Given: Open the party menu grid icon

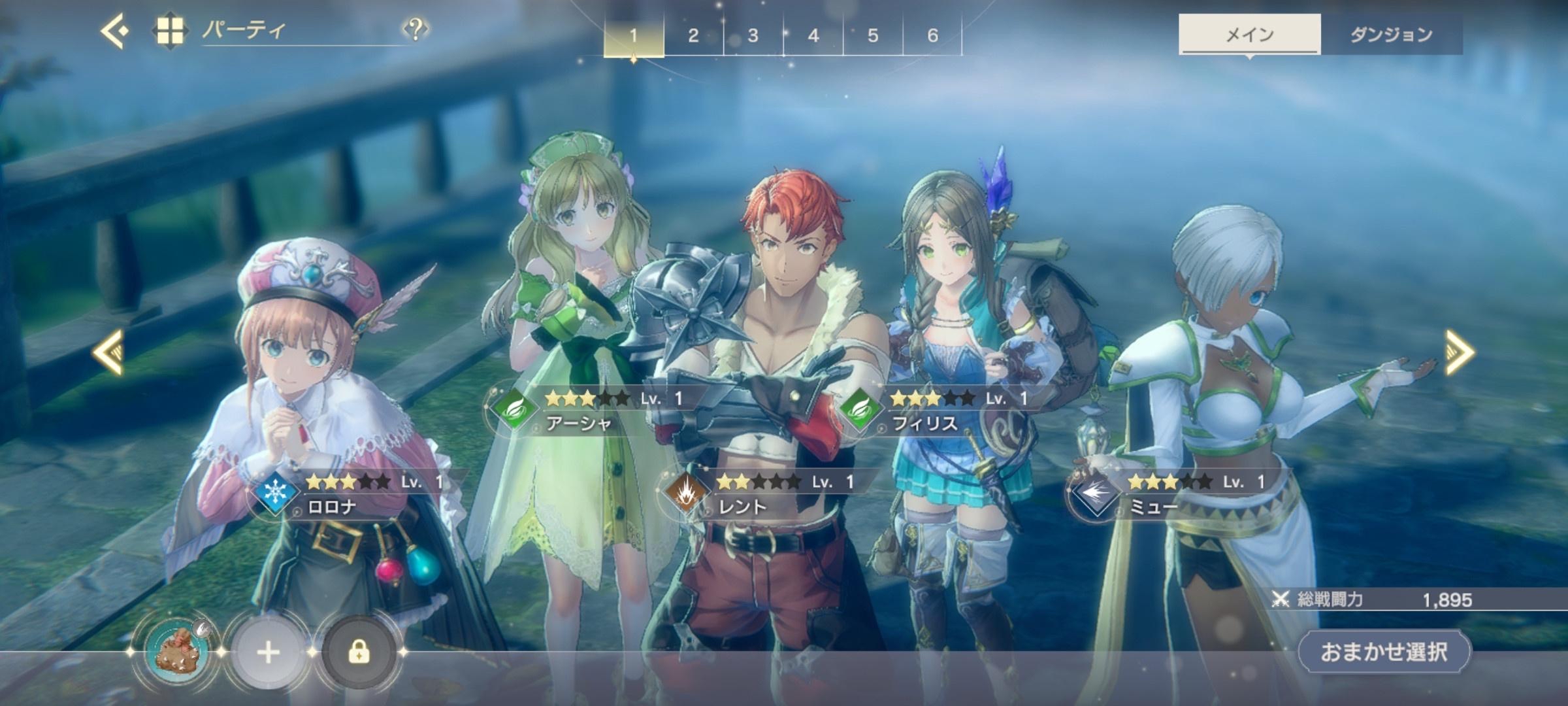Looking at the screenshot, I should (169, 31).
